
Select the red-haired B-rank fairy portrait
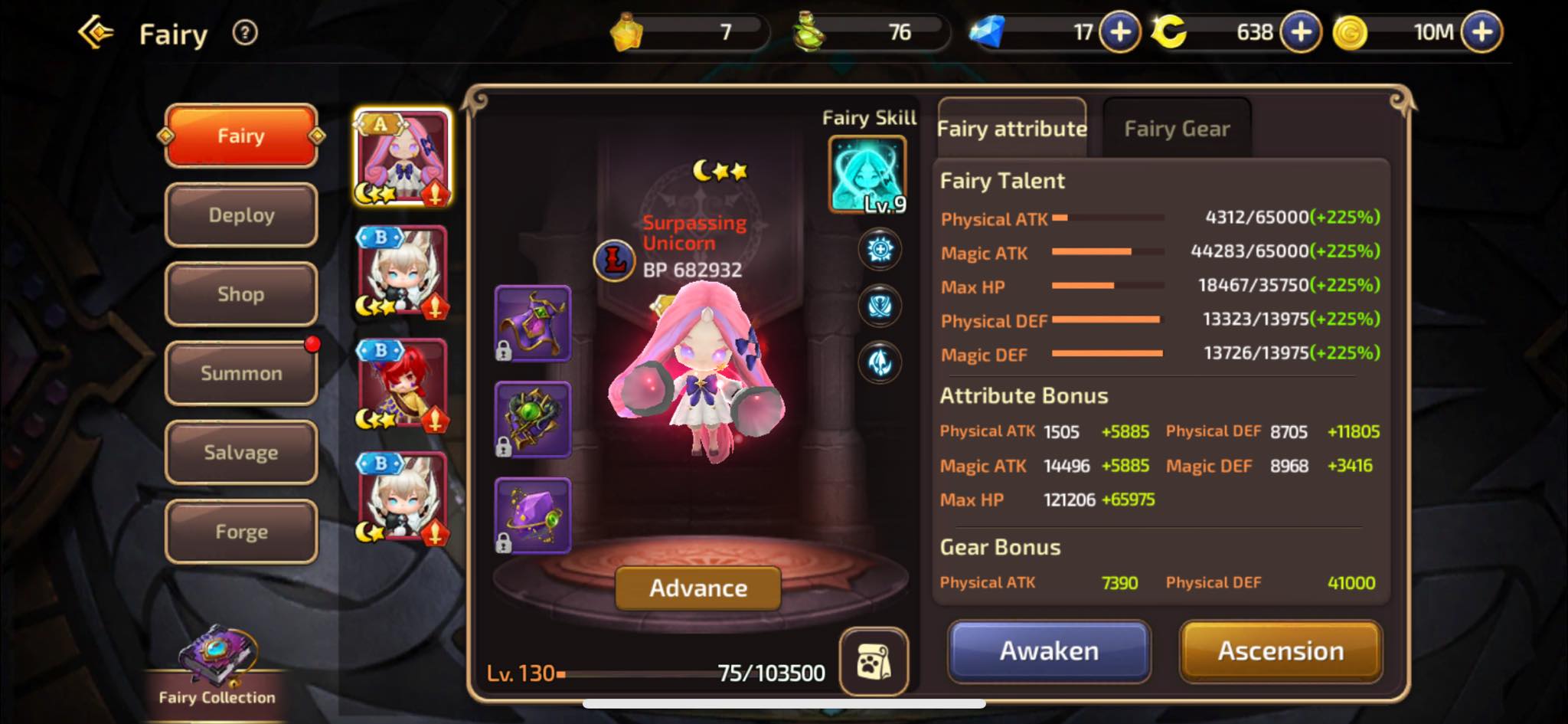tap(402, 385)
